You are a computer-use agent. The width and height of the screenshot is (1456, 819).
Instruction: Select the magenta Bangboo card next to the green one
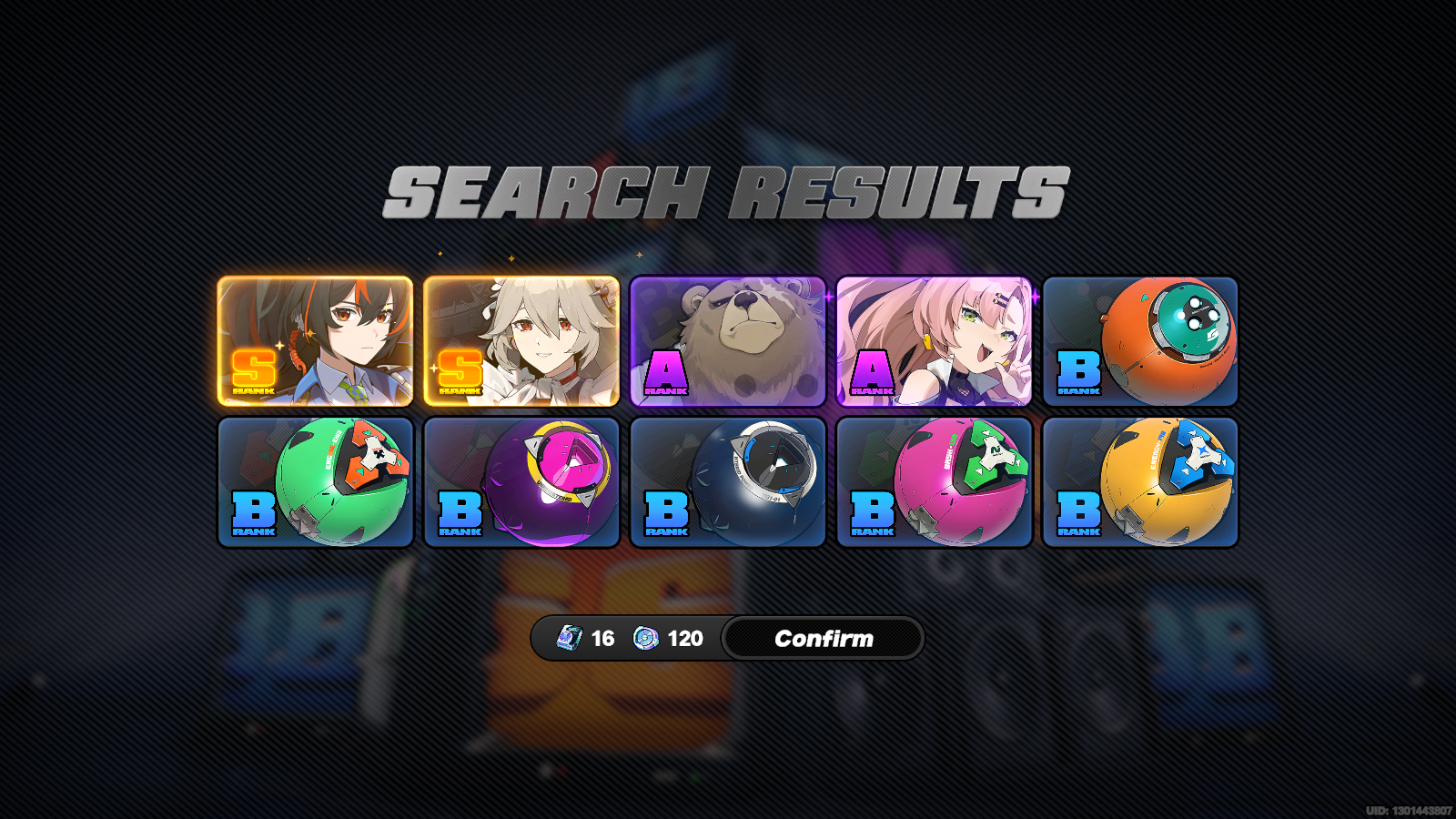point(522,482)
